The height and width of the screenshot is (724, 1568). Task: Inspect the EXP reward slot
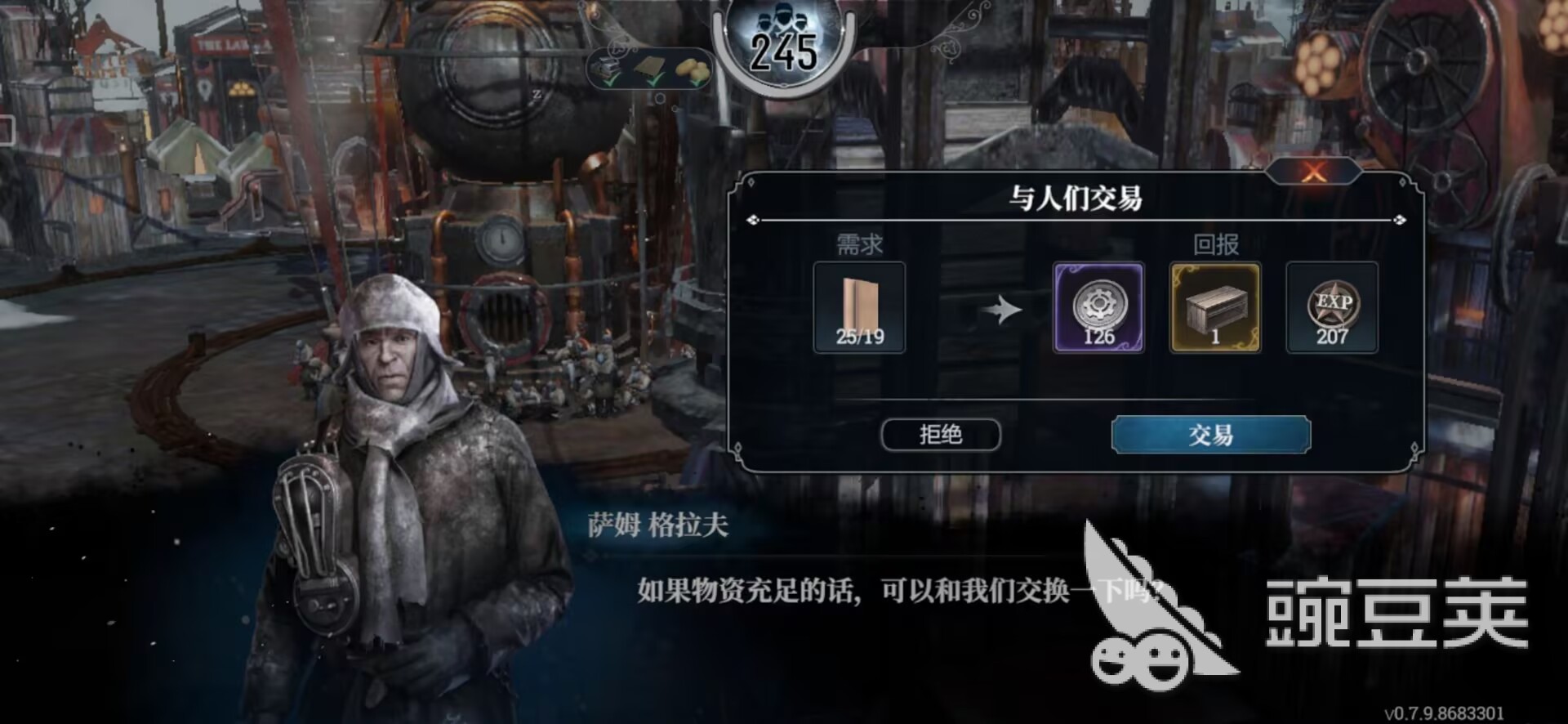click(1332, 307)
